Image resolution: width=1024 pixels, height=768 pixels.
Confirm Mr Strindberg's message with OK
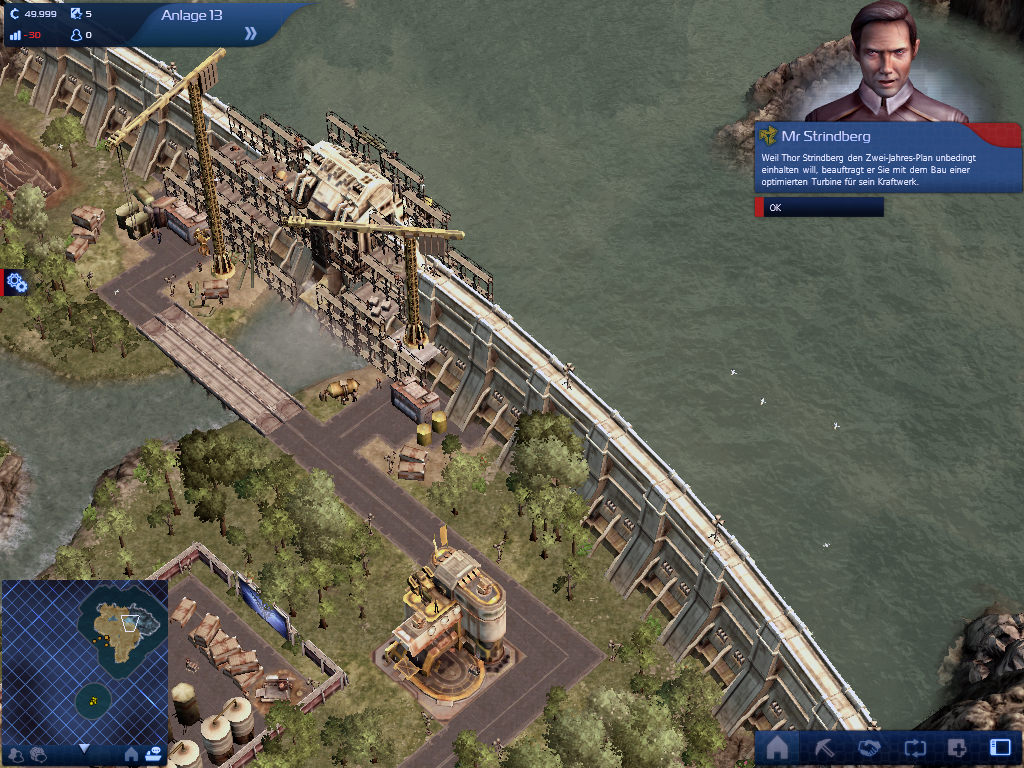click(x=819, y=207)
